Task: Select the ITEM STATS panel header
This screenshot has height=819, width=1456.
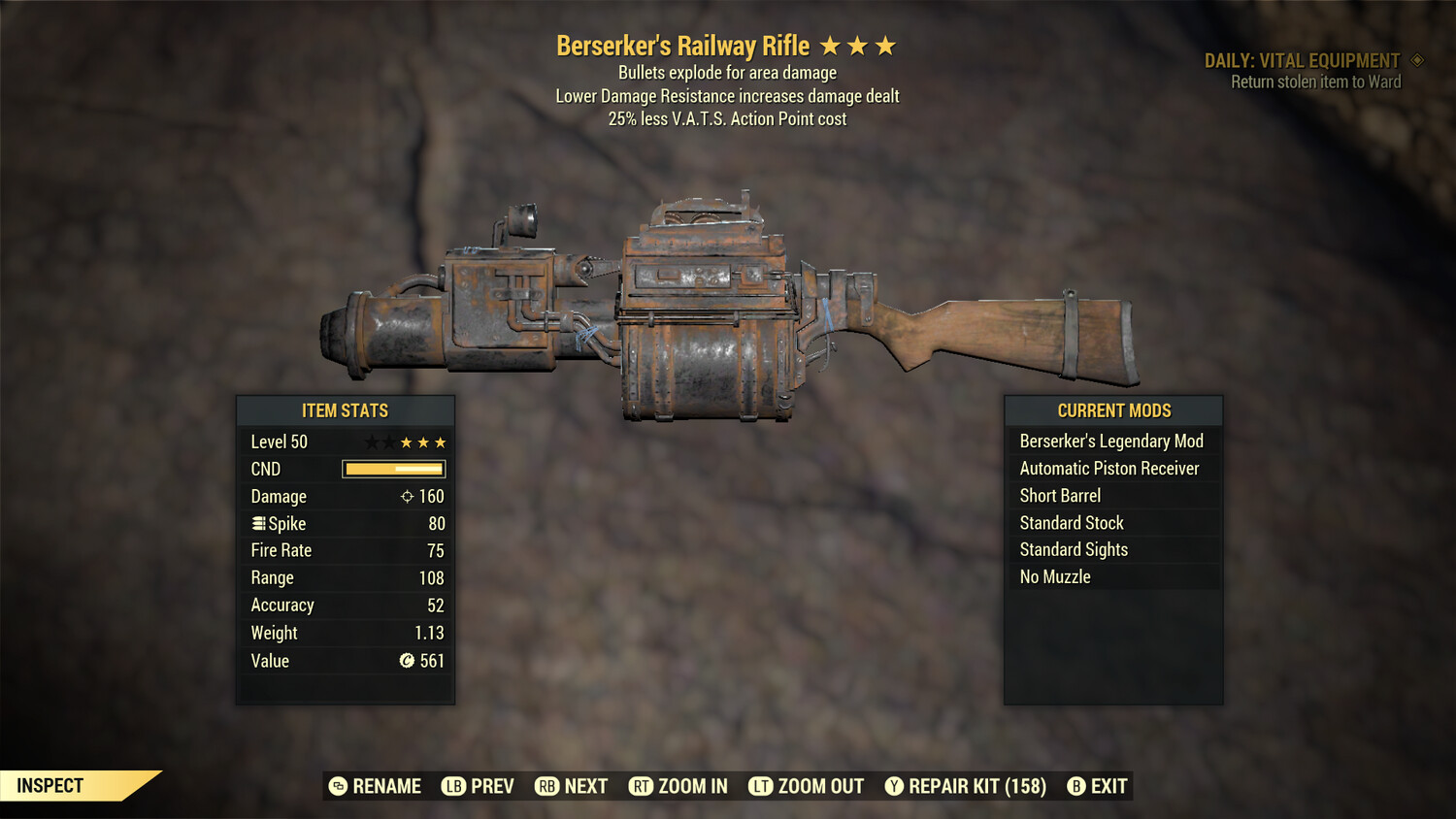Action: point(345,410)
